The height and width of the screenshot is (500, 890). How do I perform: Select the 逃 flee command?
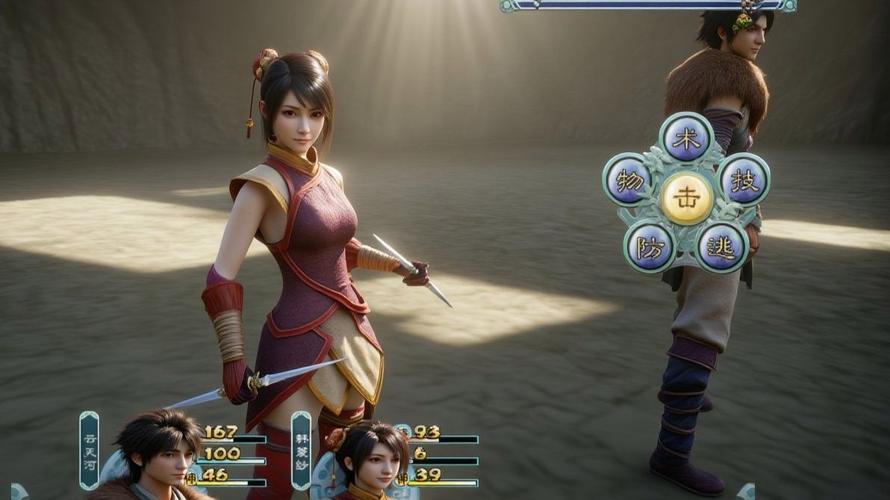[722, 246]
